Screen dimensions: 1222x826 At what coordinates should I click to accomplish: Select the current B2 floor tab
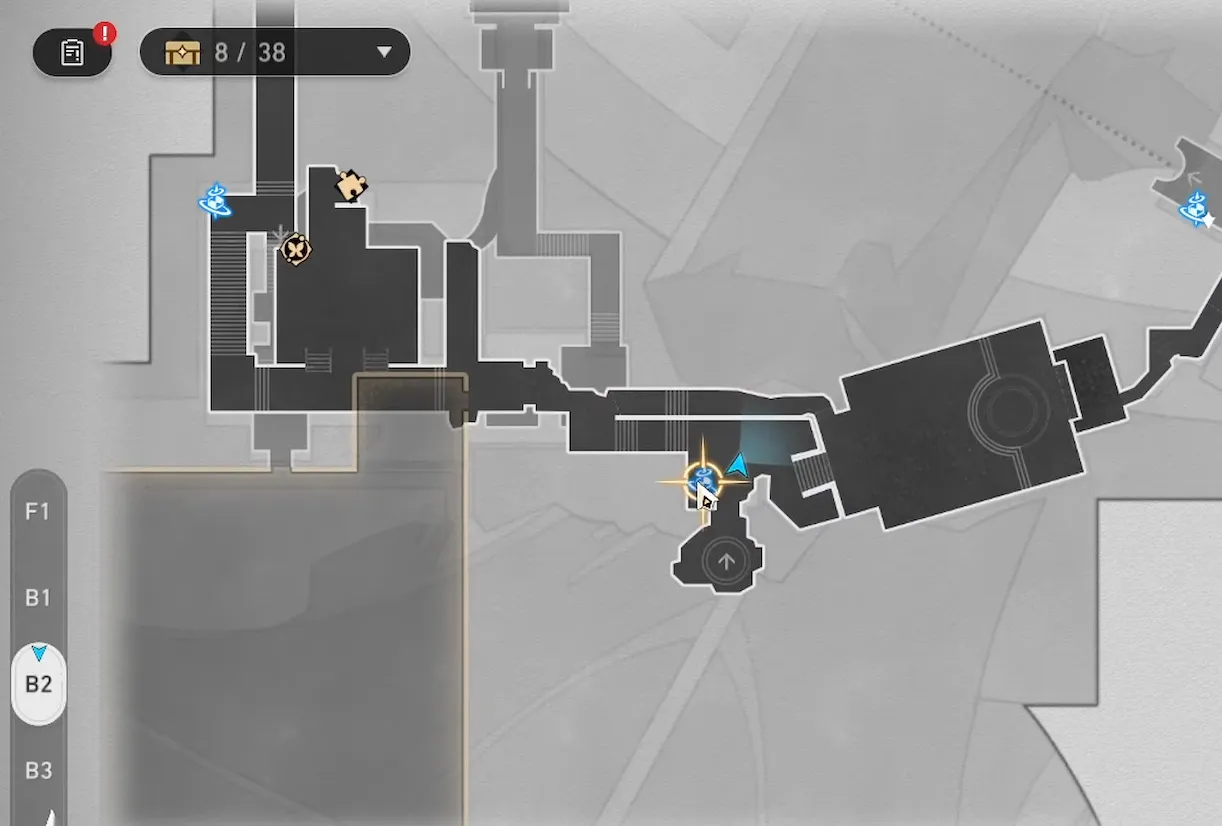coord(38,686)
